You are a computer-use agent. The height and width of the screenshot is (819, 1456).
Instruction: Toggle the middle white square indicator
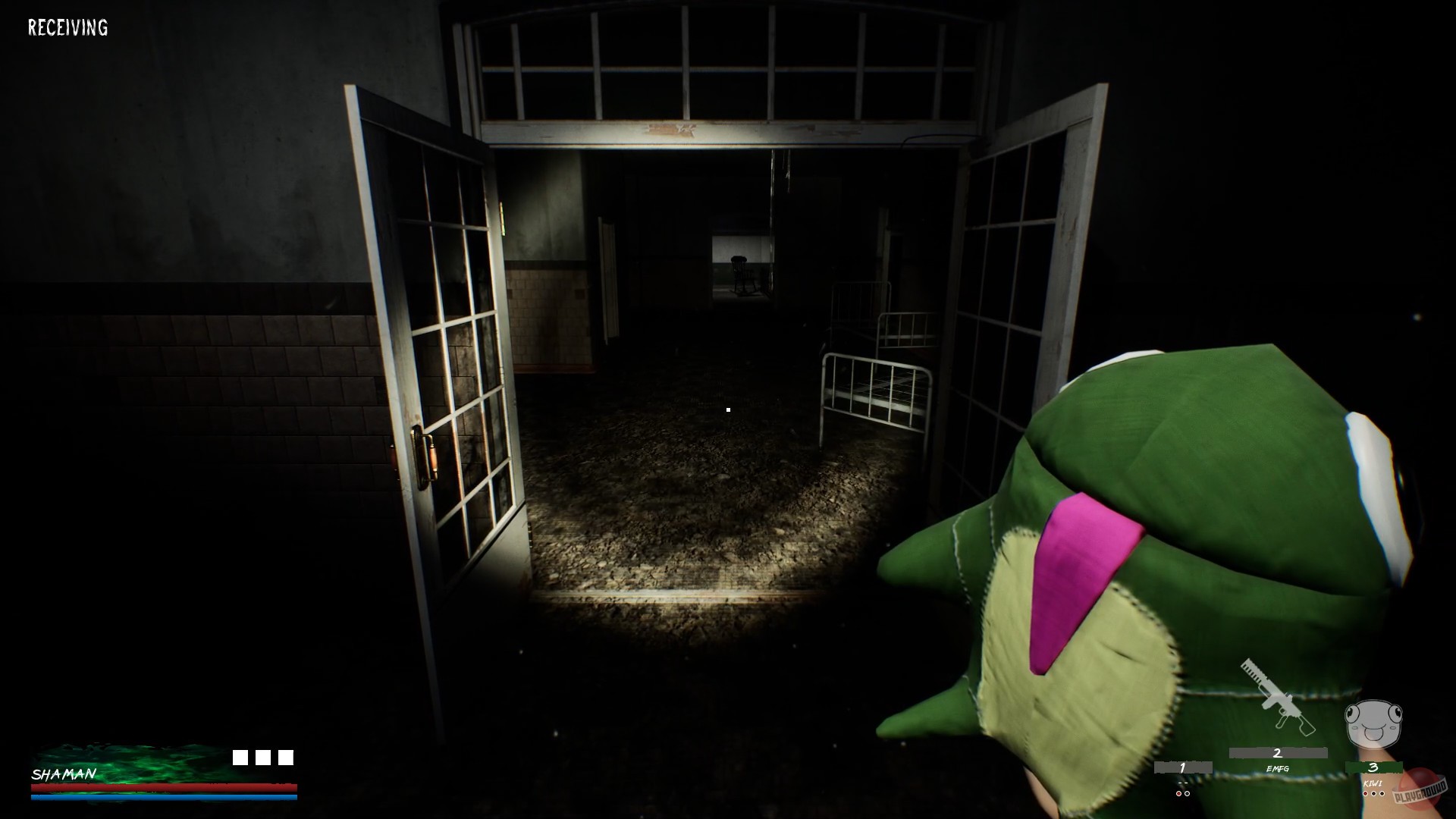(262, 757)
